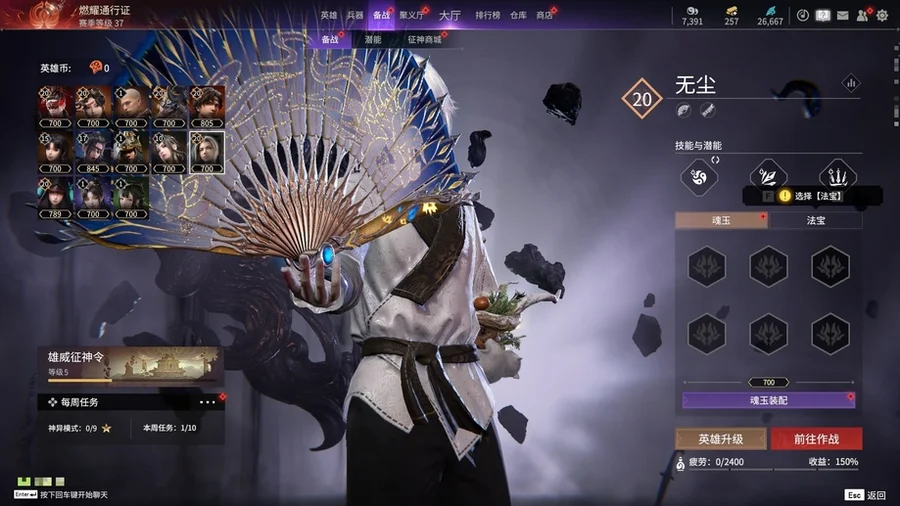Select the red-masked hero portrait
Screen dimensions: 900x506
(56, 102)
